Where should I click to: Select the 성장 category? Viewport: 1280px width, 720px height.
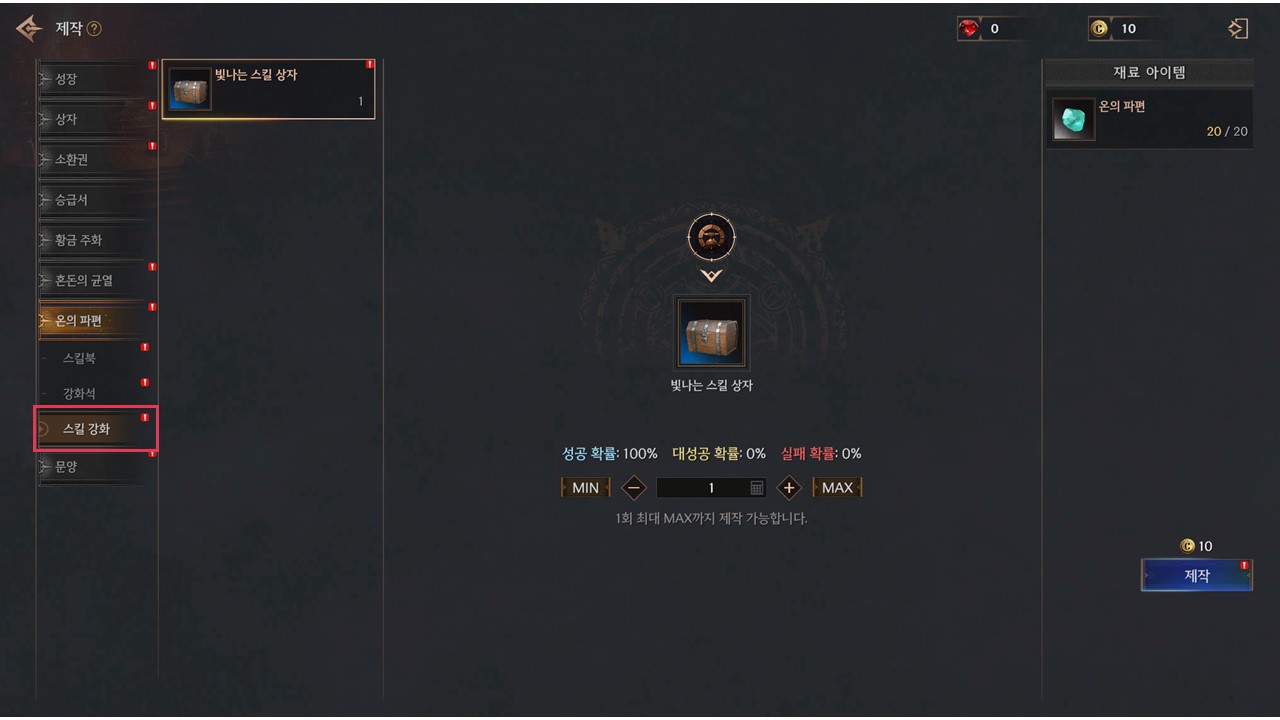pyautogui.click(x=90, y=79)
